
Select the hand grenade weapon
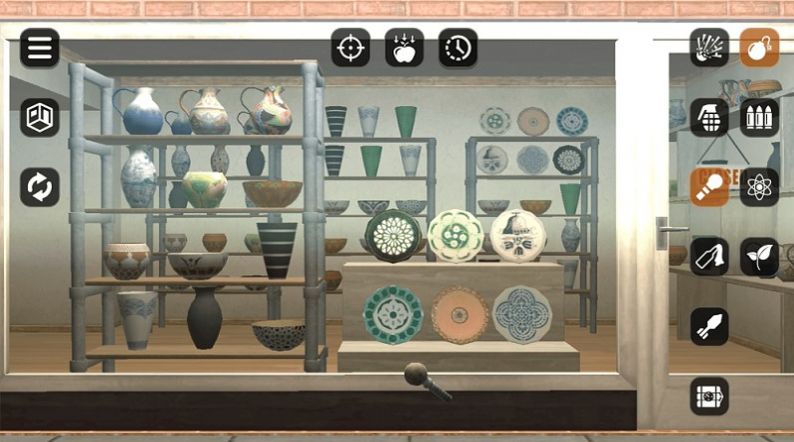[x=709, y=117]
